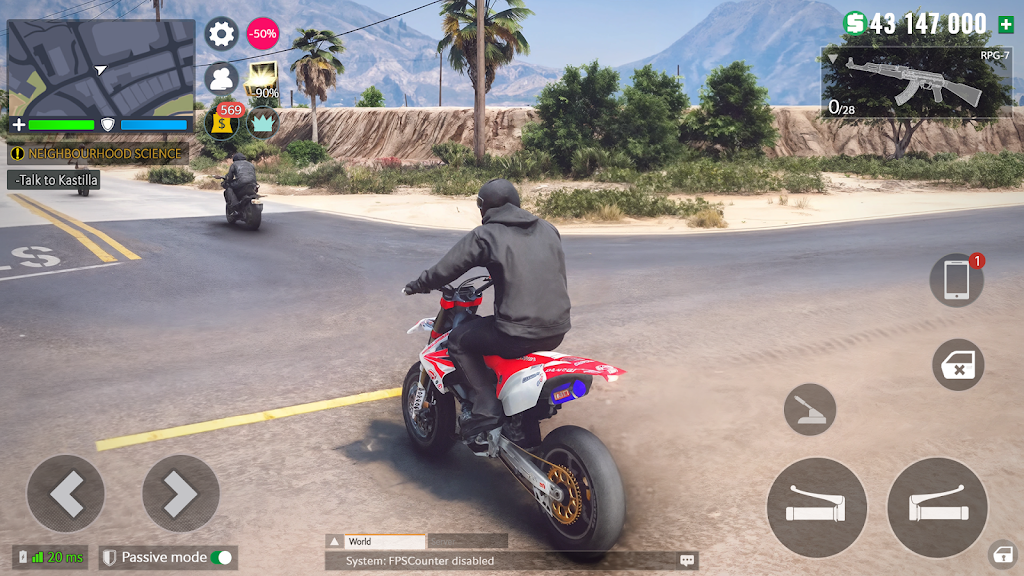Squeeze the brake lever handlebar button

pos(816,507)
